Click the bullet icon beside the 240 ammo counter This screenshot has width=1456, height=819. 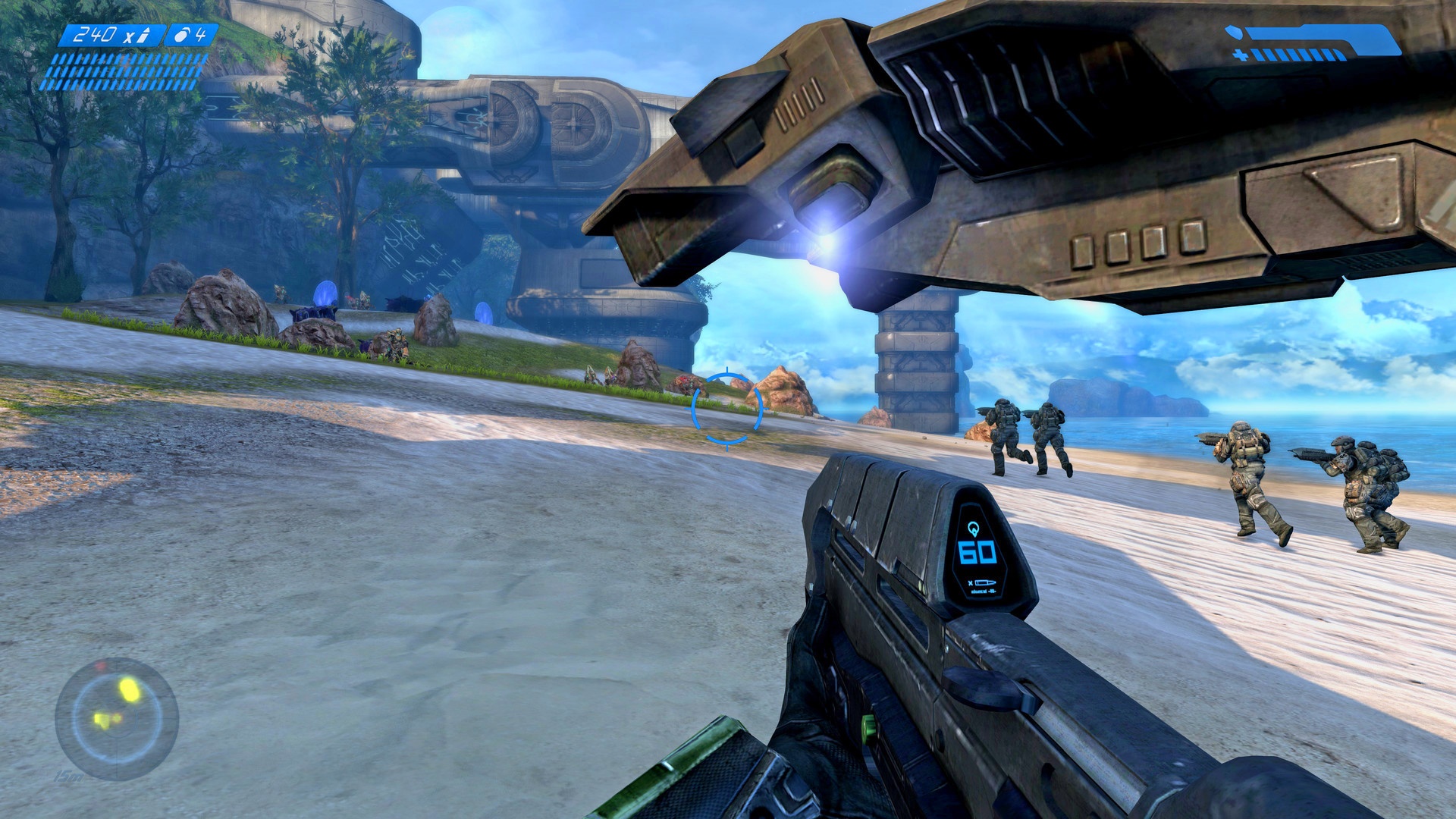pos(143,36)
